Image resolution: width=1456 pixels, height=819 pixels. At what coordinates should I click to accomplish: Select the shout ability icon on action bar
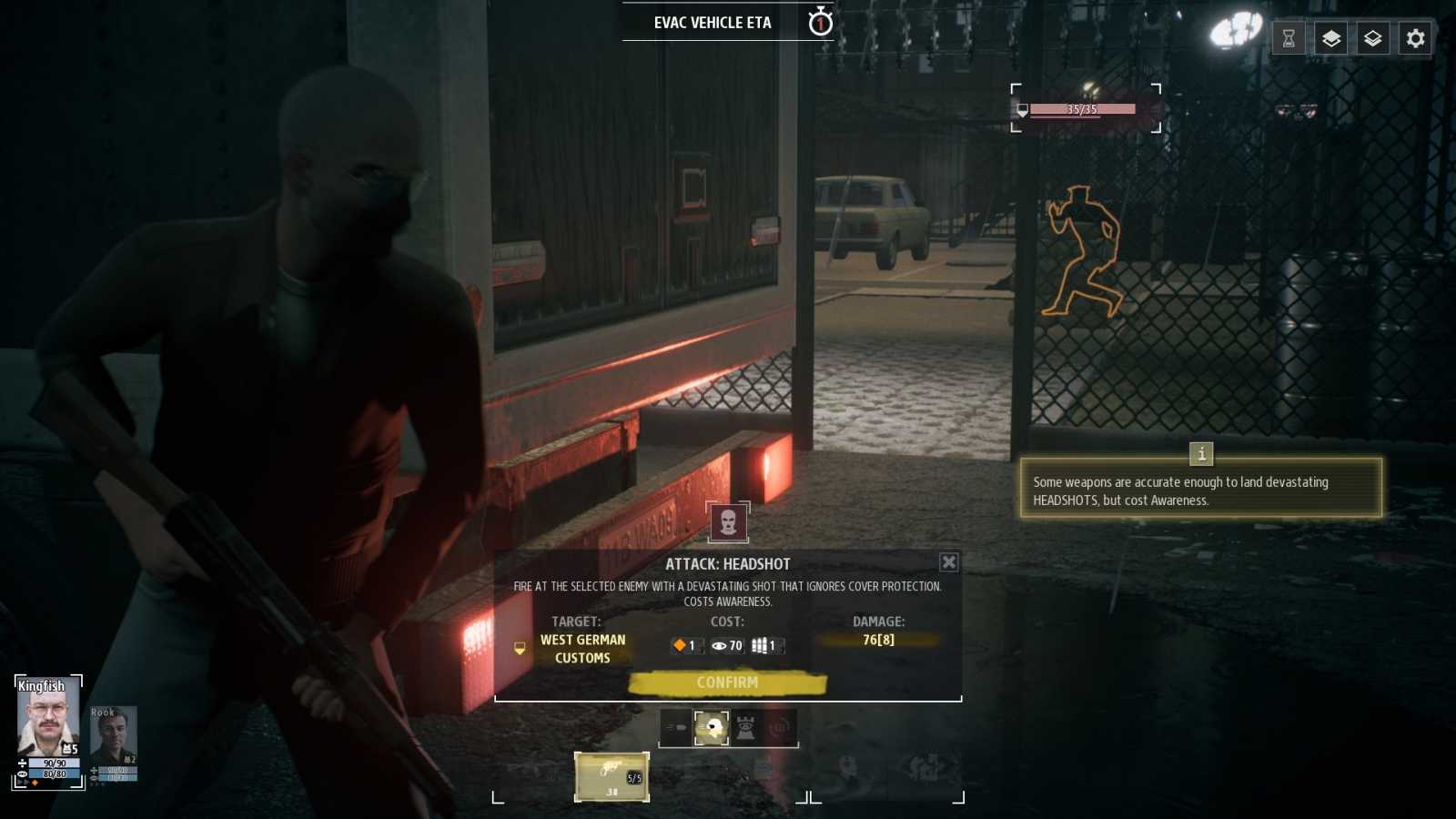[x=780, y=727]
